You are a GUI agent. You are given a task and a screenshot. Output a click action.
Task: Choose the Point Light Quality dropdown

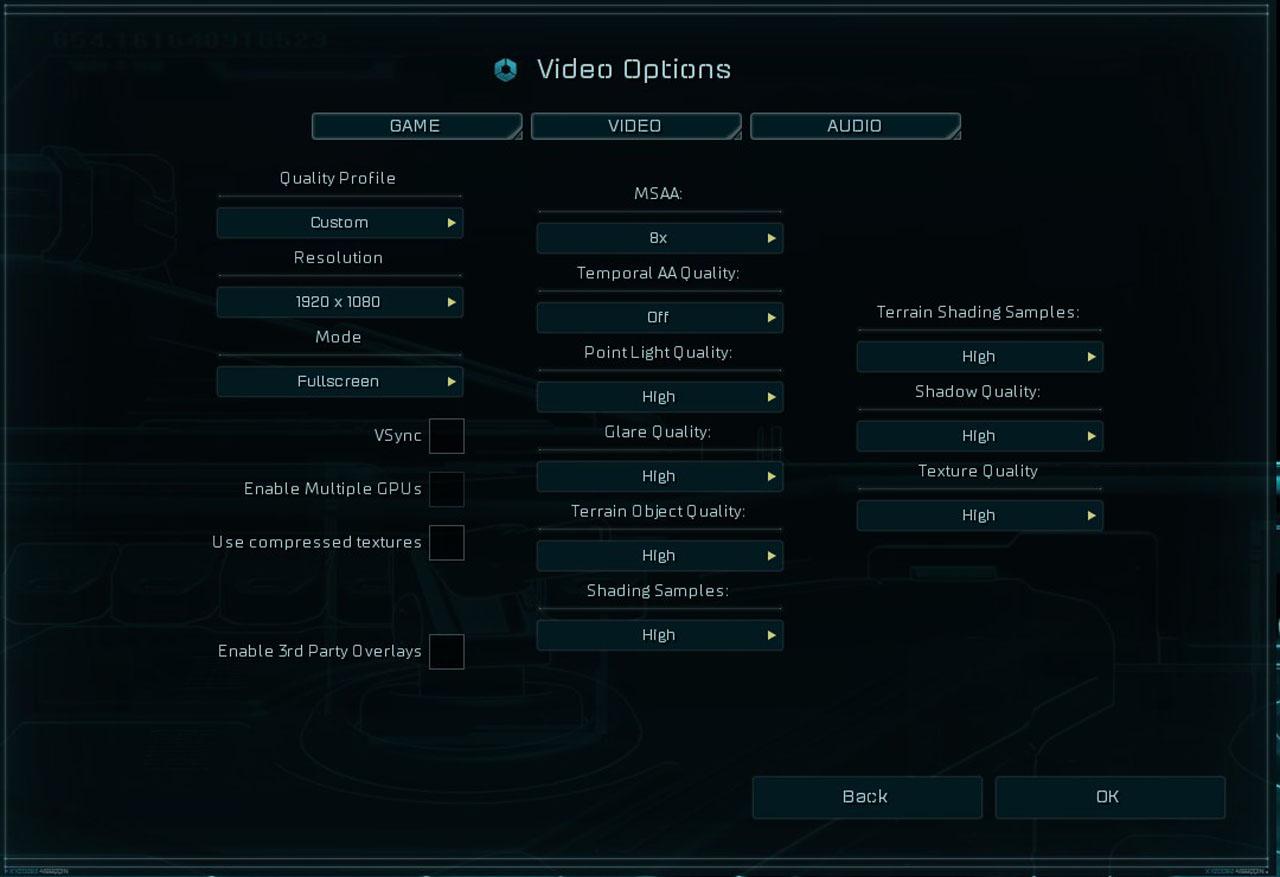click(x=659, y=397)
